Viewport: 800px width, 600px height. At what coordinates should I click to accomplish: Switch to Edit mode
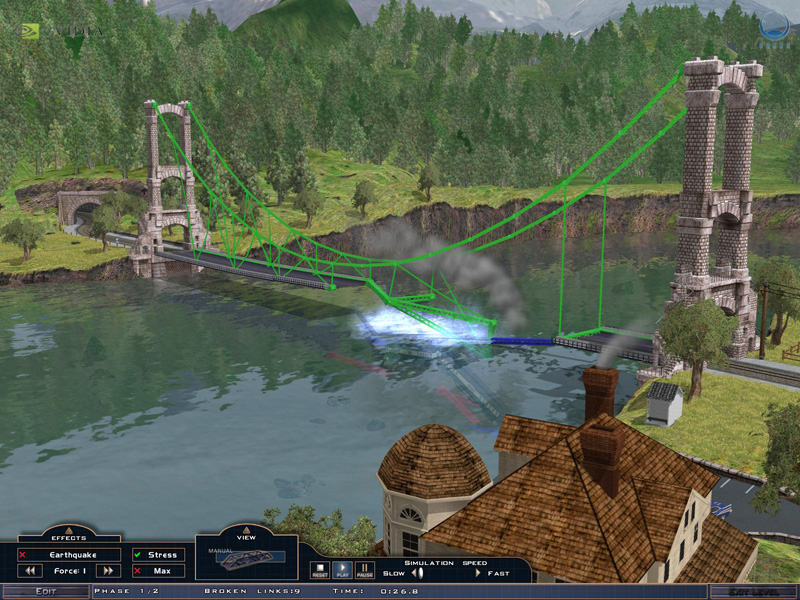pyautogui.click(x=46, y=592)
